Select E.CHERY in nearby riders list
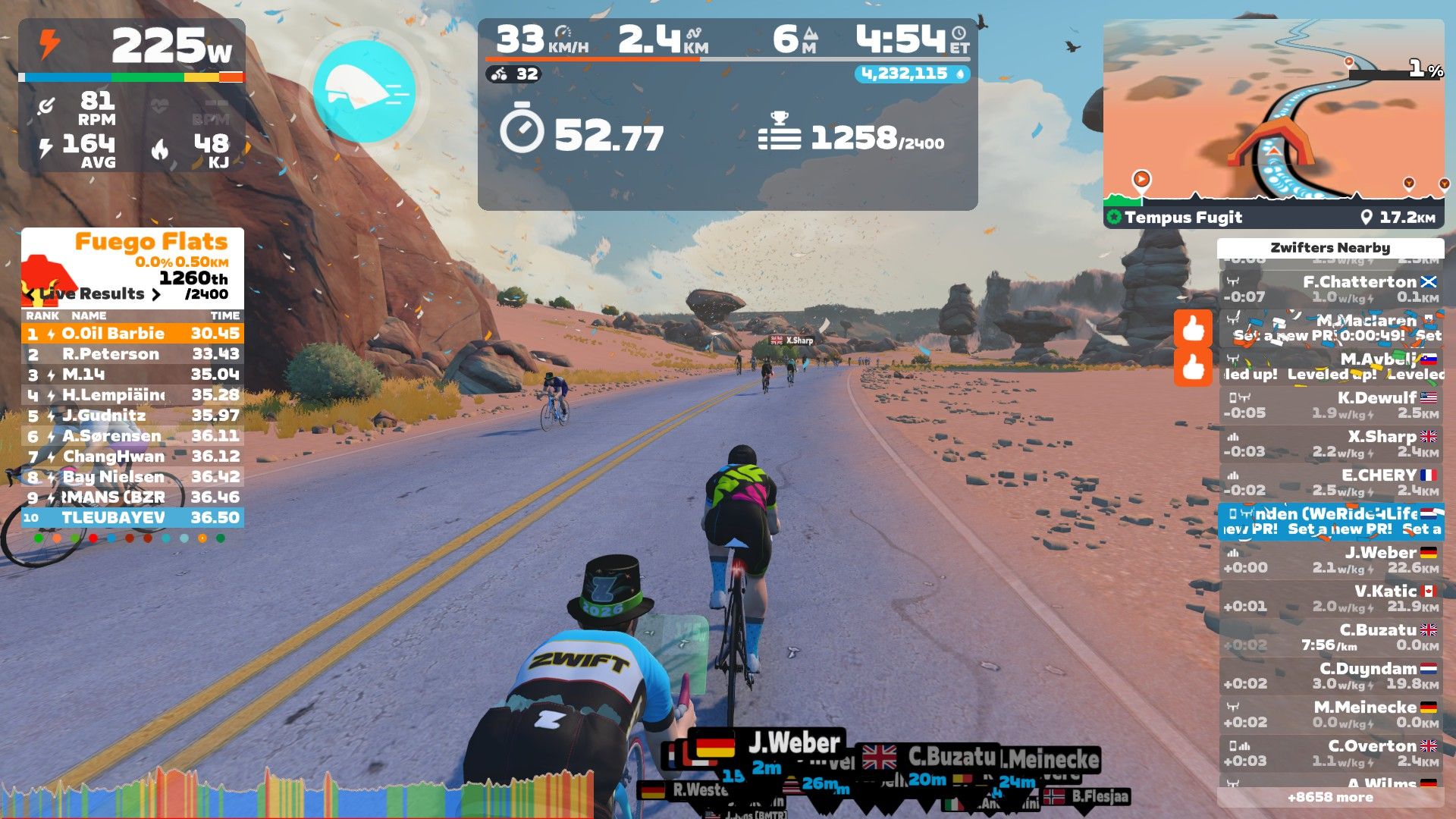Image resolution: width=1456 pixels, height=819 pixels. coord(1331,482)
